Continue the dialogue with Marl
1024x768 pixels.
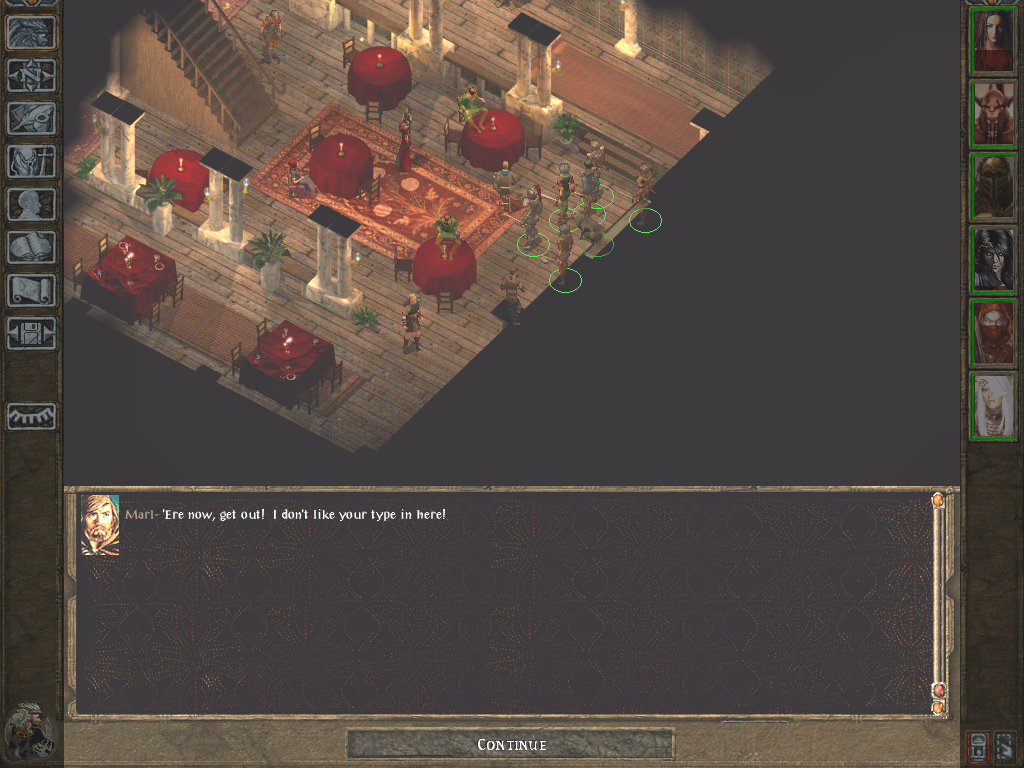click(510, 744)
